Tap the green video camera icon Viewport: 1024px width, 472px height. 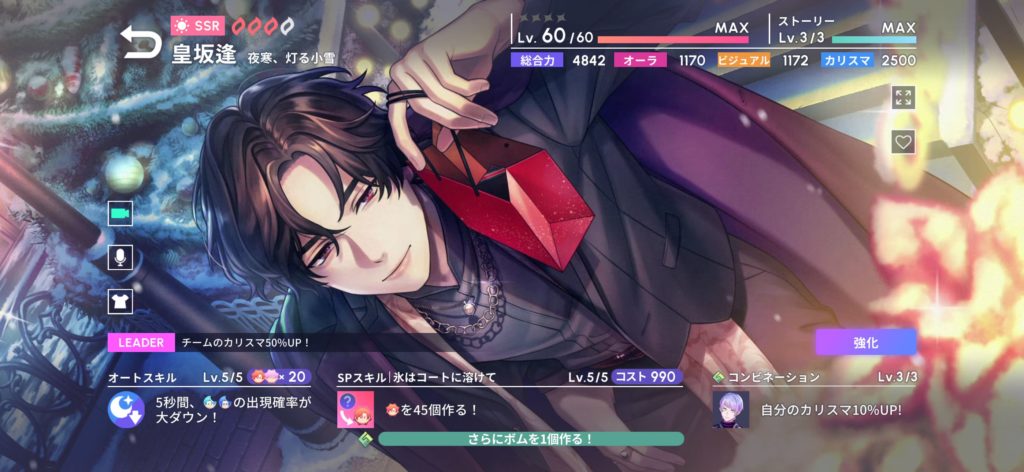point(121,213)
